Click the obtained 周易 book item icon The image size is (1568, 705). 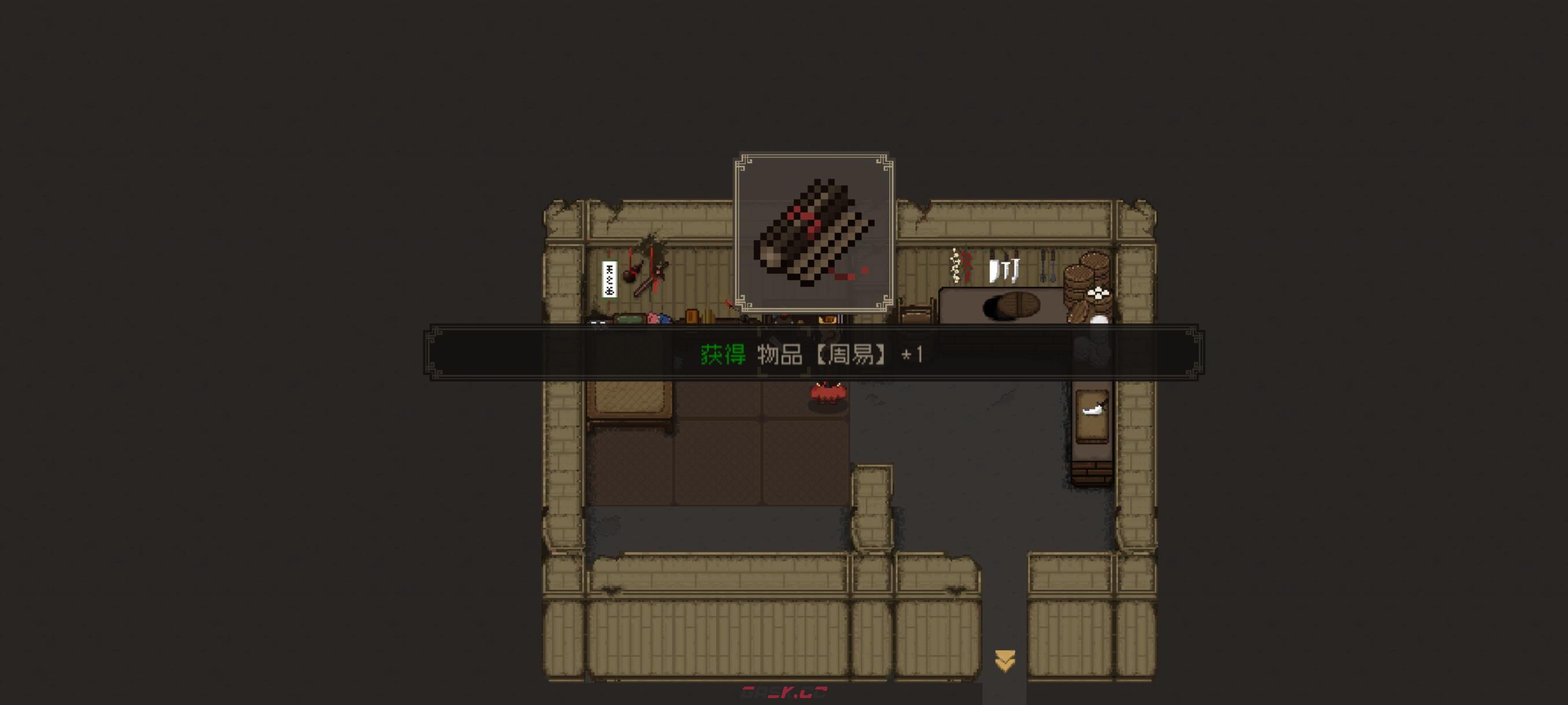point(814,232)
